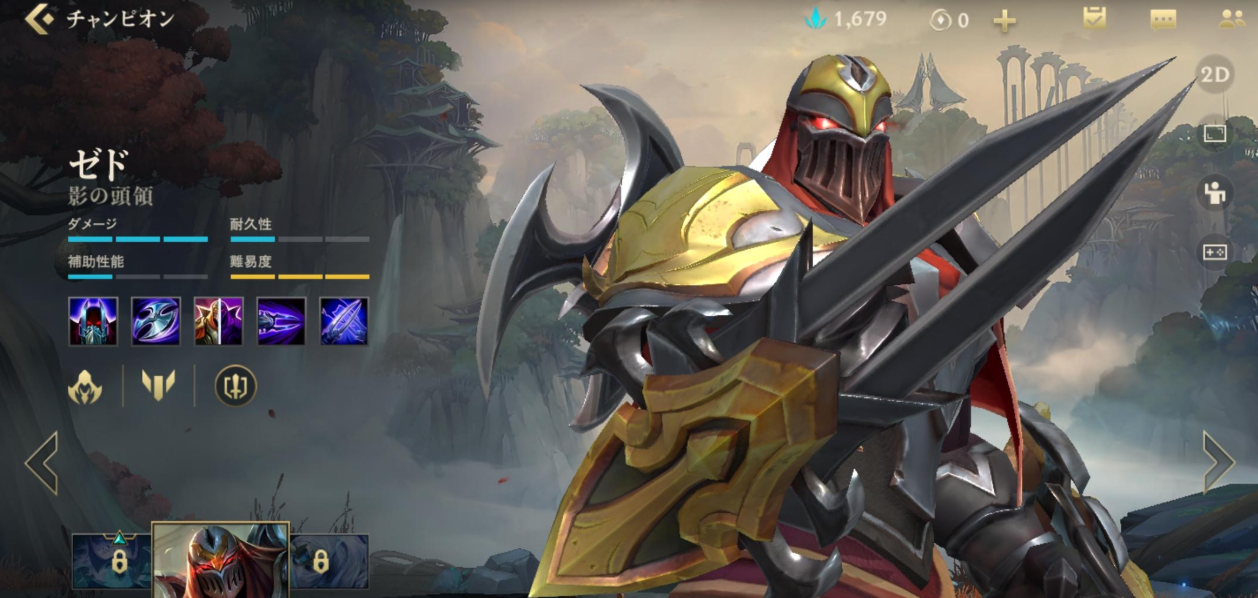This screenshot has width=1258, height=598.
Task: Open the chat speech bubble icon
Action: coord(1163,19)
